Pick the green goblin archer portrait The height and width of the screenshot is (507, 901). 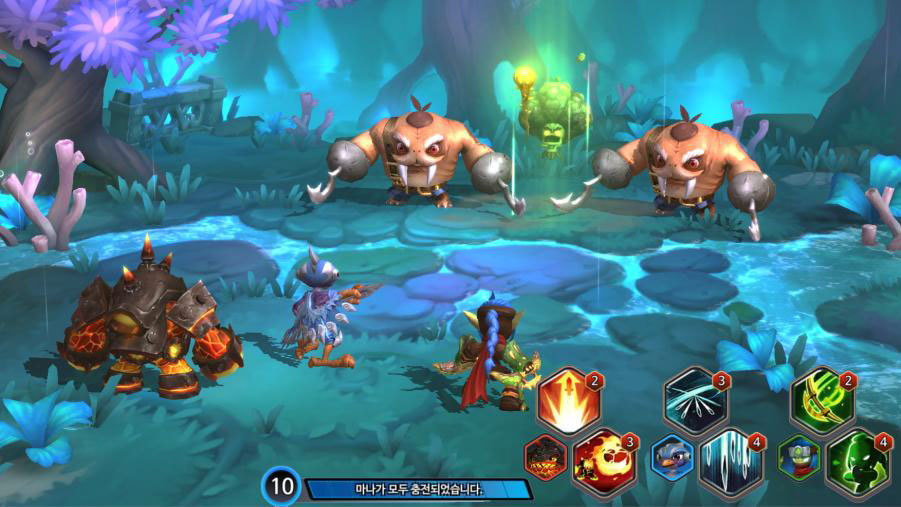(x=799, y=459)
